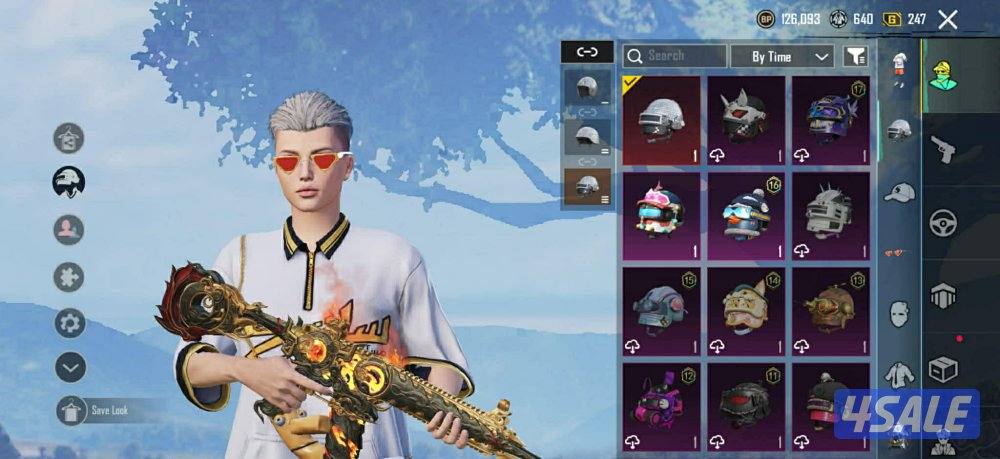Show the face mask subcategory

(x=900, y=312)
